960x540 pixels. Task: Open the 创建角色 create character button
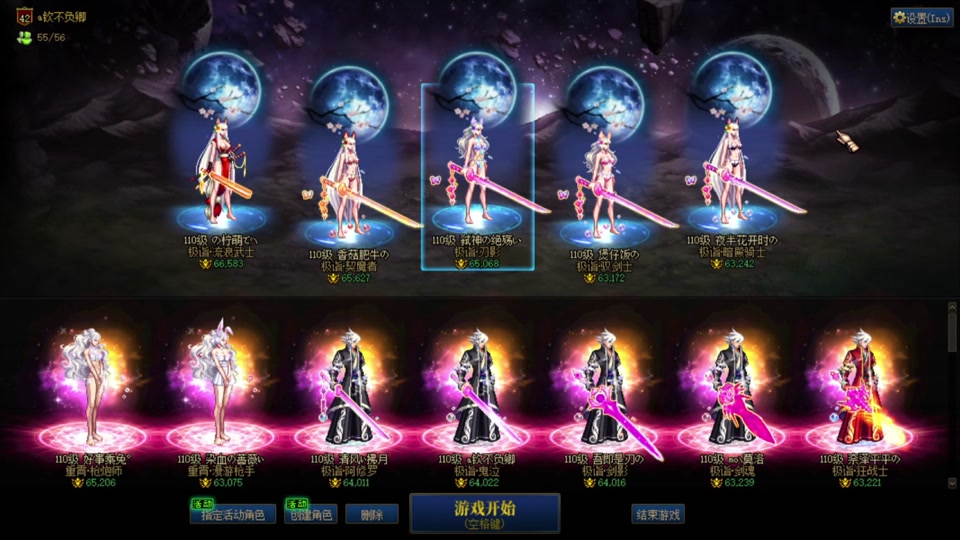308,515
